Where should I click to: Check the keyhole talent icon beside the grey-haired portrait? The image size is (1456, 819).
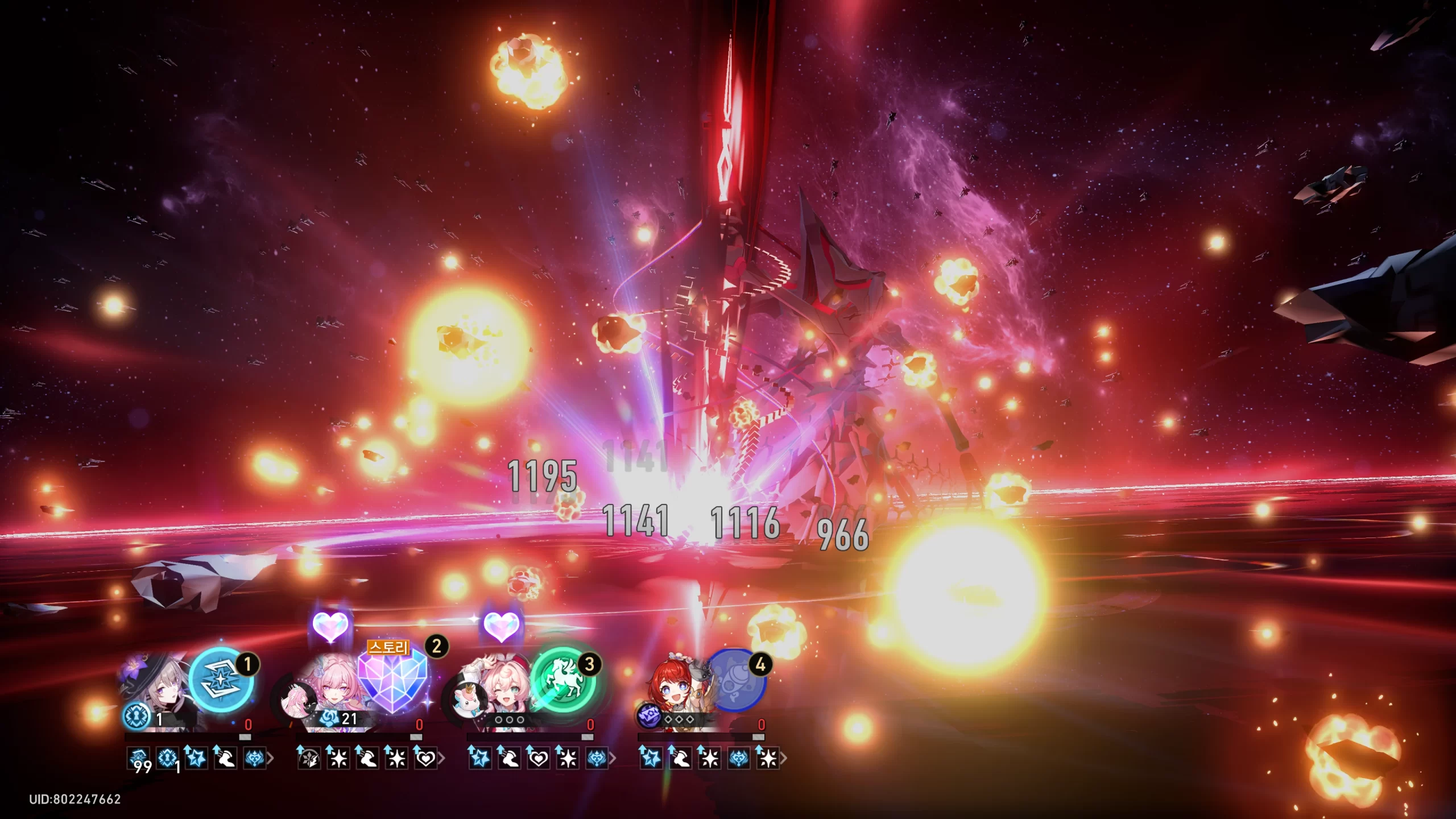[x=136, y=717]
